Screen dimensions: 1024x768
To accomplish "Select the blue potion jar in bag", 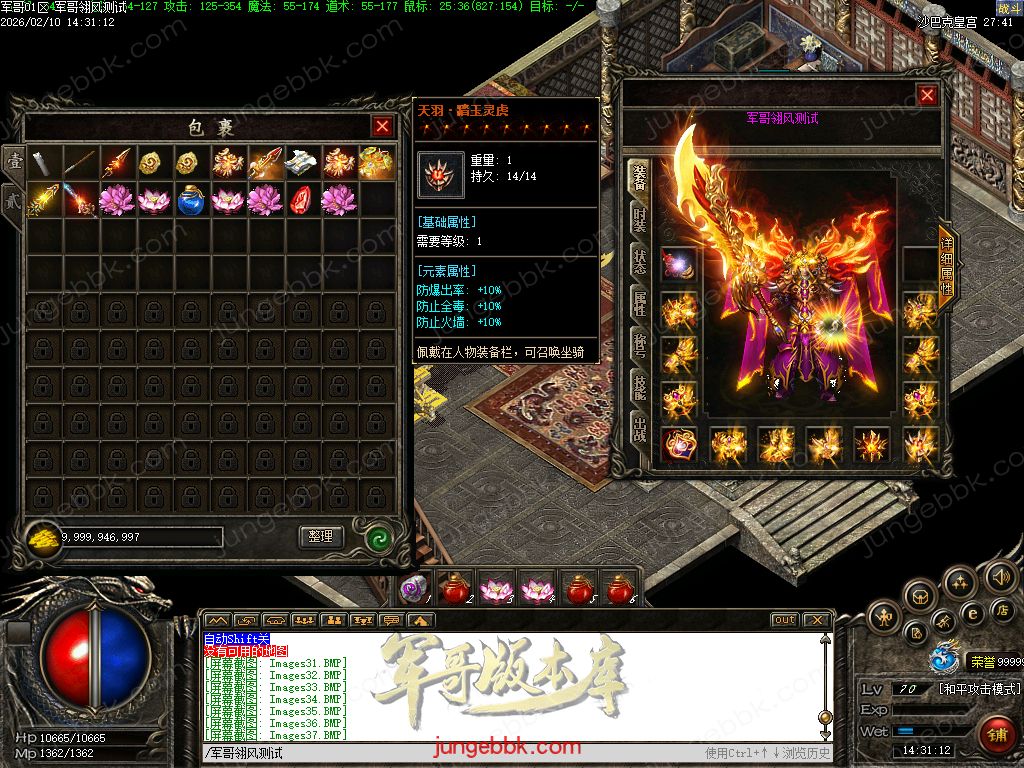I will 192,200.
